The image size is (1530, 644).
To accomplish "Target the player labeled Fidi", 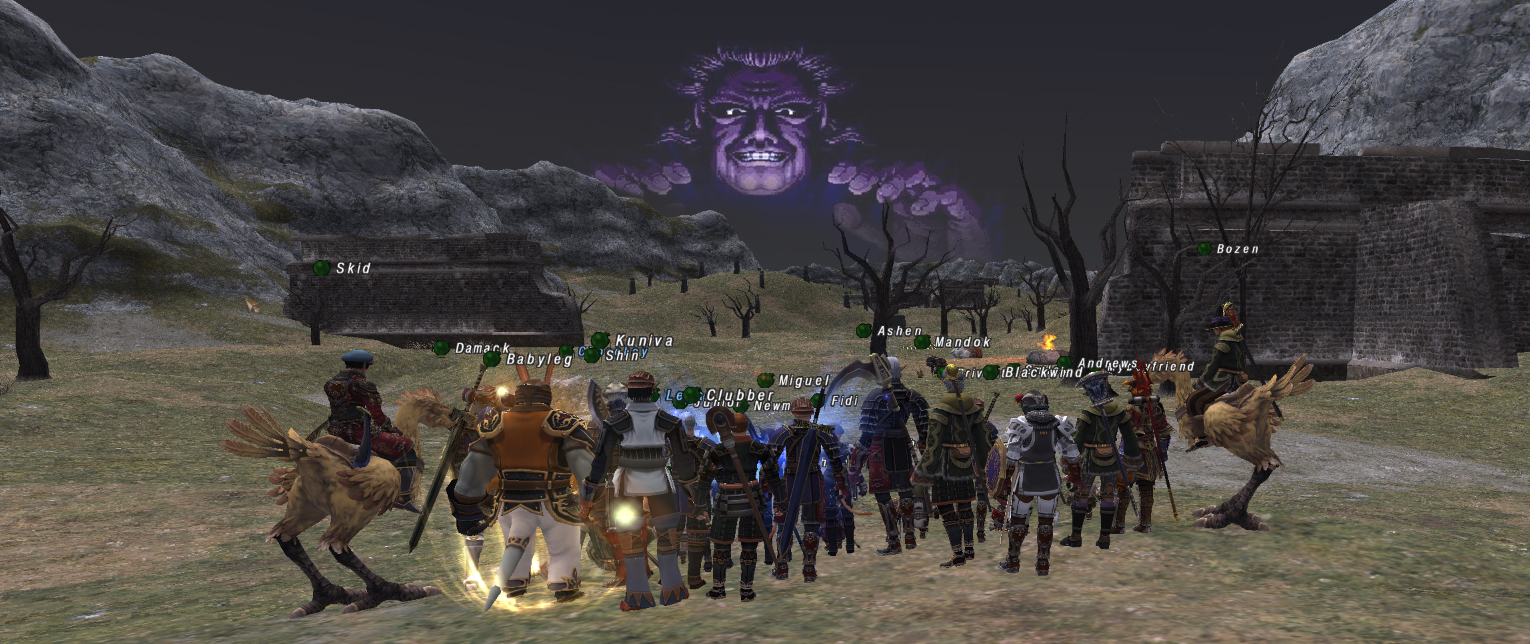I will point(845,401).
